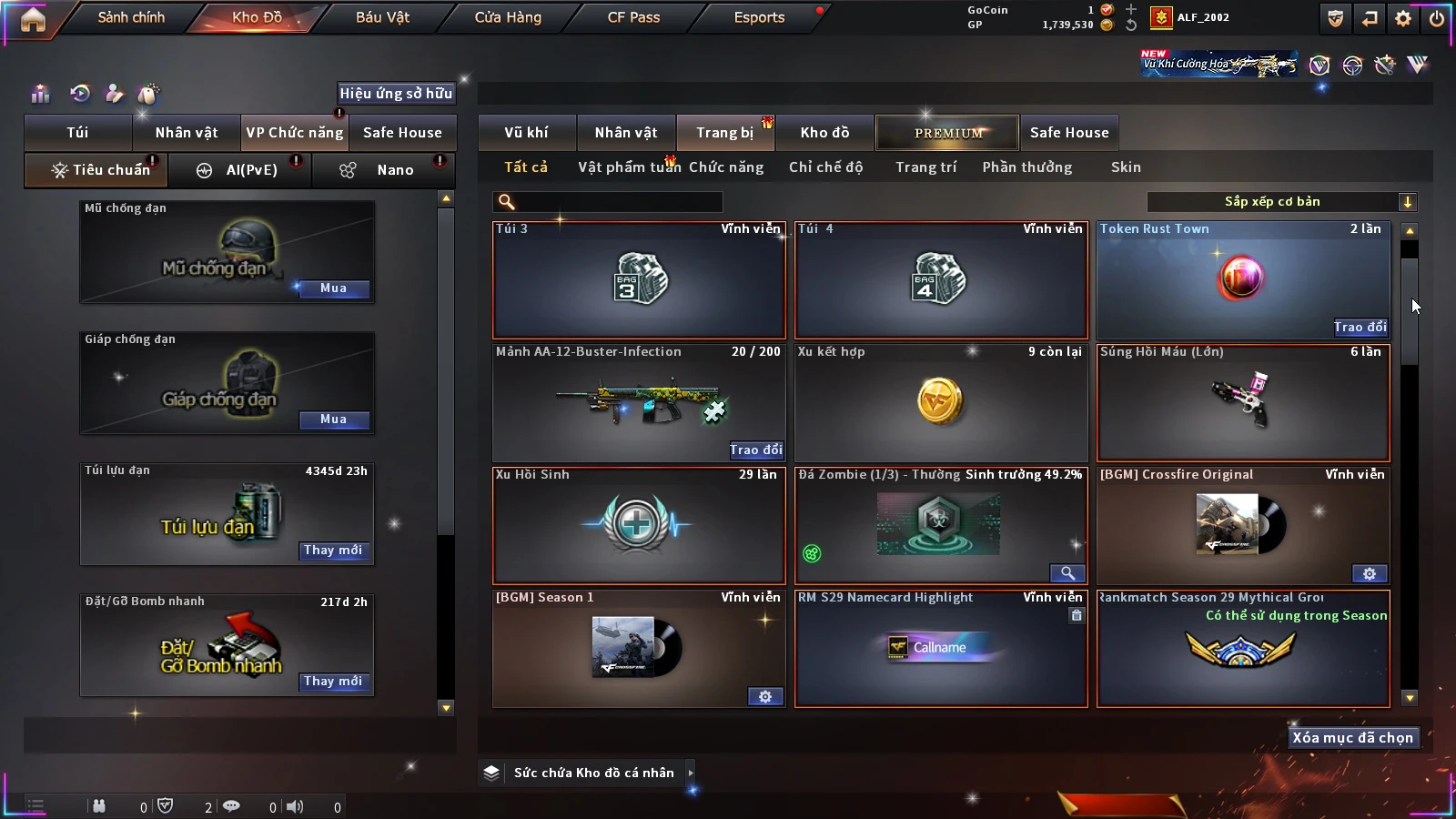The height and width of the screenshot is (819, 1456).
Task: Open the Cửa Hàng shop
Action: click(x=508, y=17)
